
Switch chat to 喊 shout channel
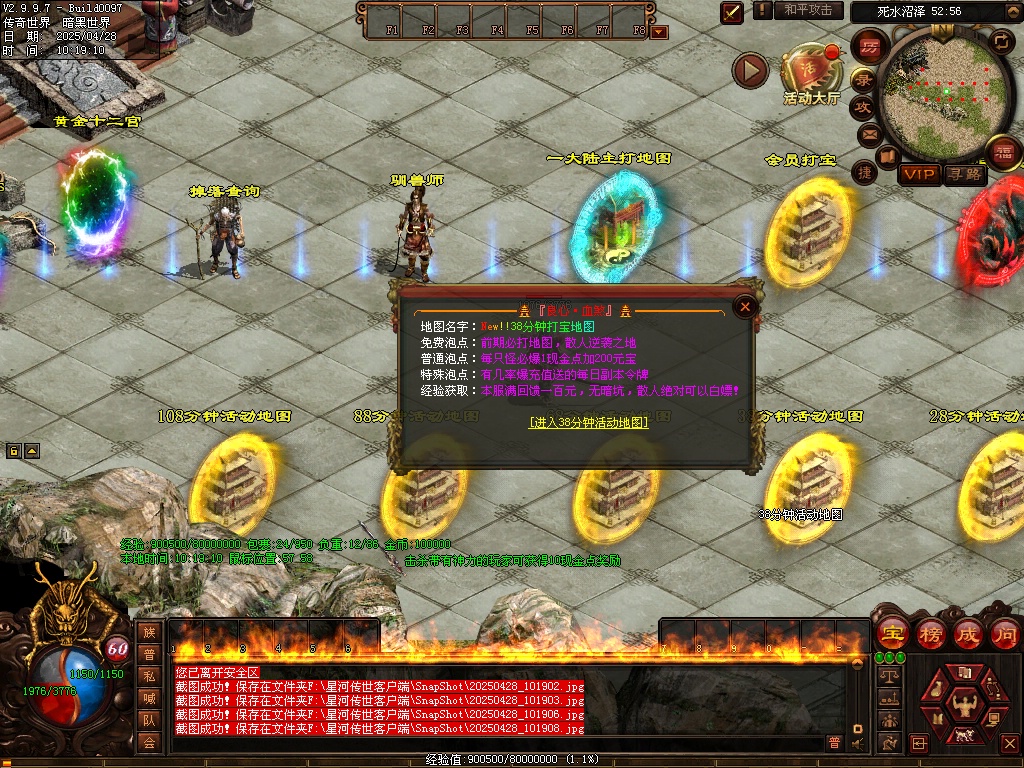point(149,698)
